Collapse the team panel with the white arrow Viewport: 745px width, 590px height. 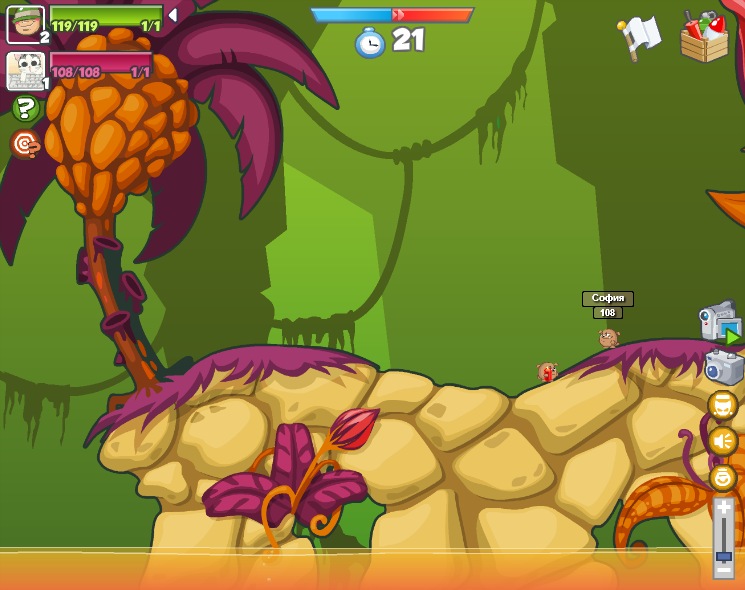173,15
